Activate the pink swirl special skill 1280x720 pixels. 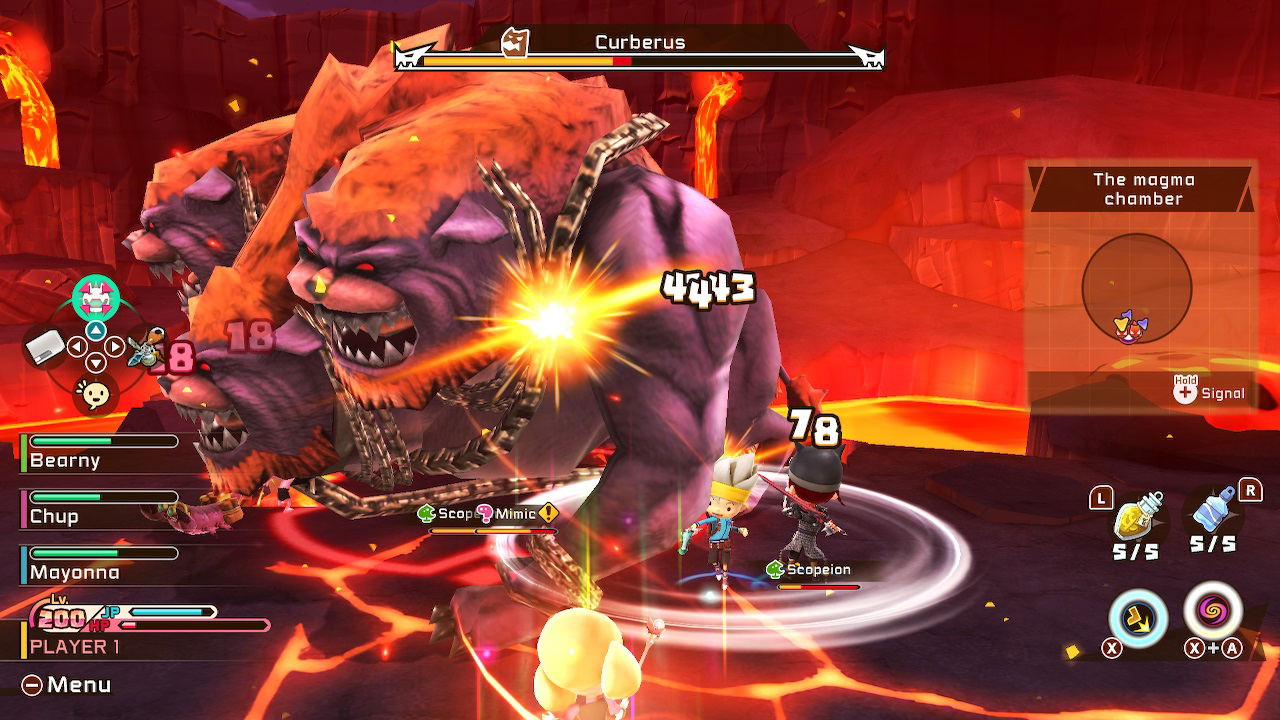tap(1213, 609)
